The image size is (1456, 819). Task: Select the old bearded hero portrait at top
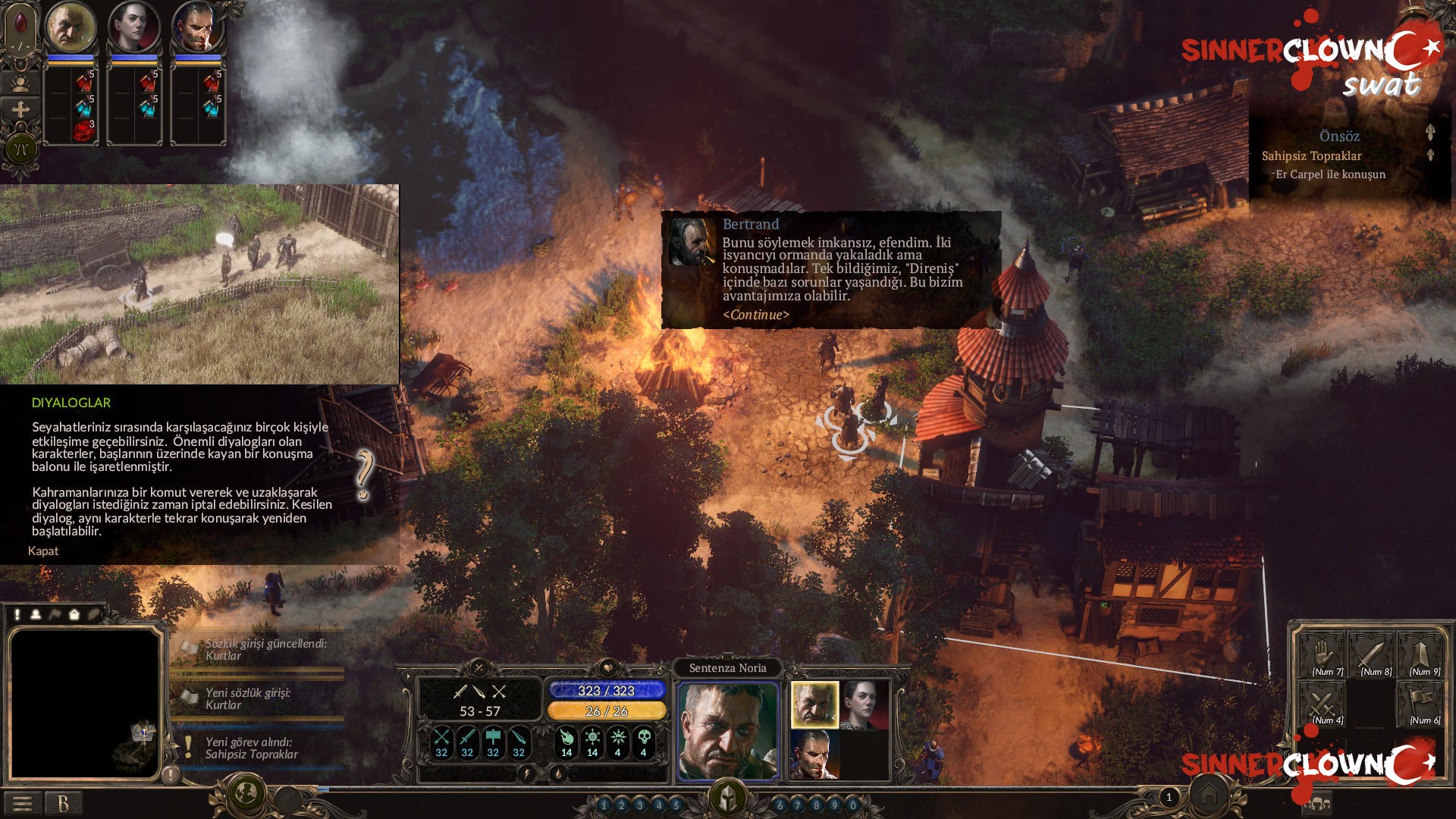pyautogui.click(x=71, y=27)
